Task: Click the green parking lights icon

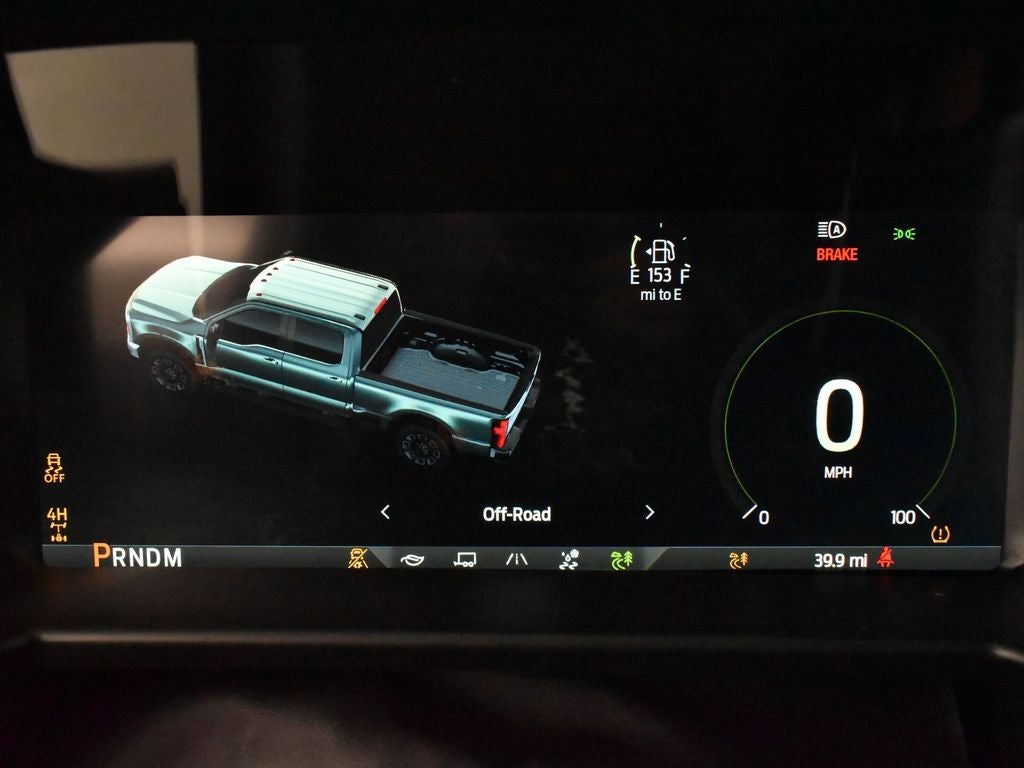Action: point(904,234)
